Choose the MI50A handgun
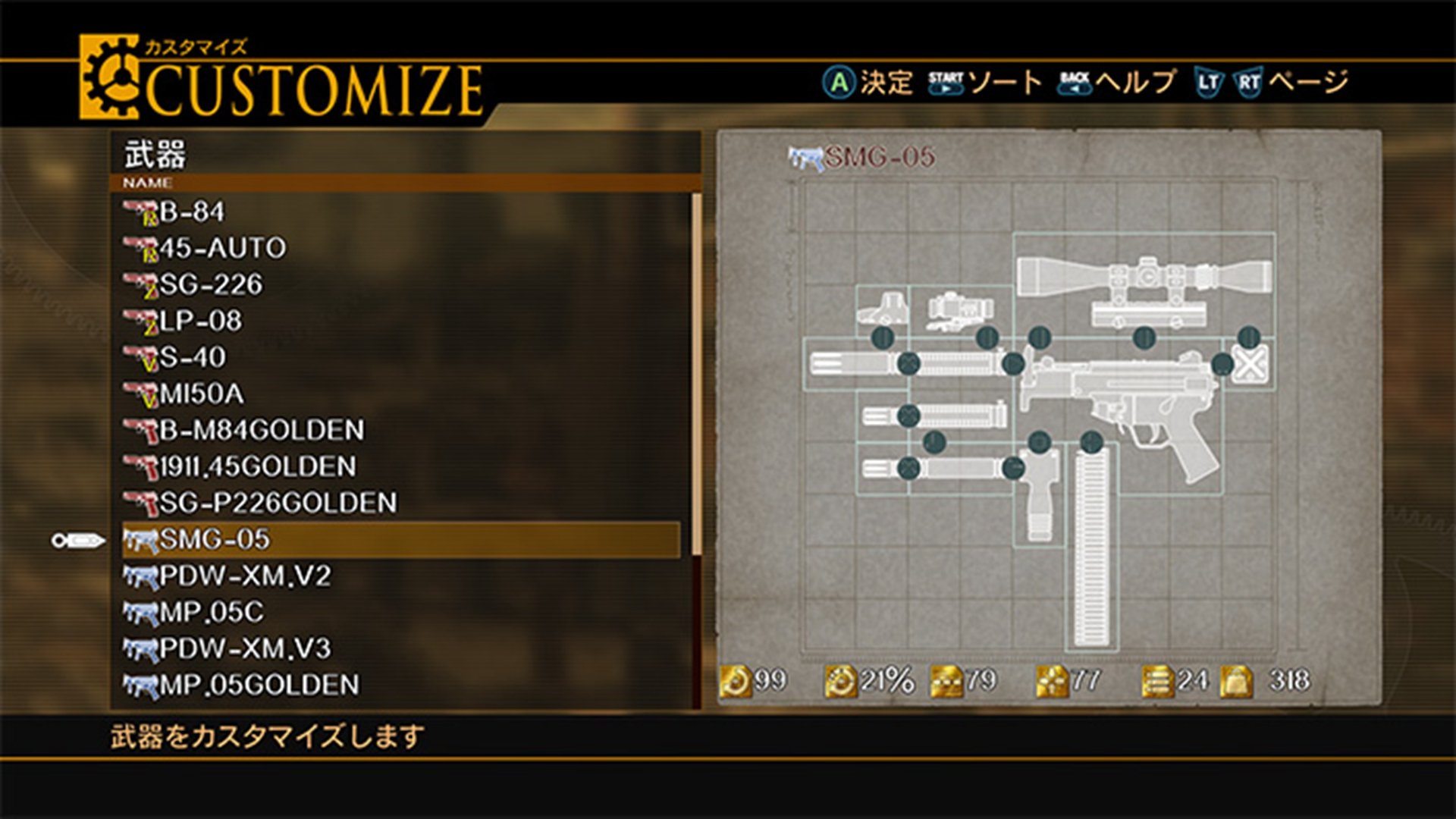Image resolution: width=1456 pixels, height=819 pixels. click(x=201, y=394)
